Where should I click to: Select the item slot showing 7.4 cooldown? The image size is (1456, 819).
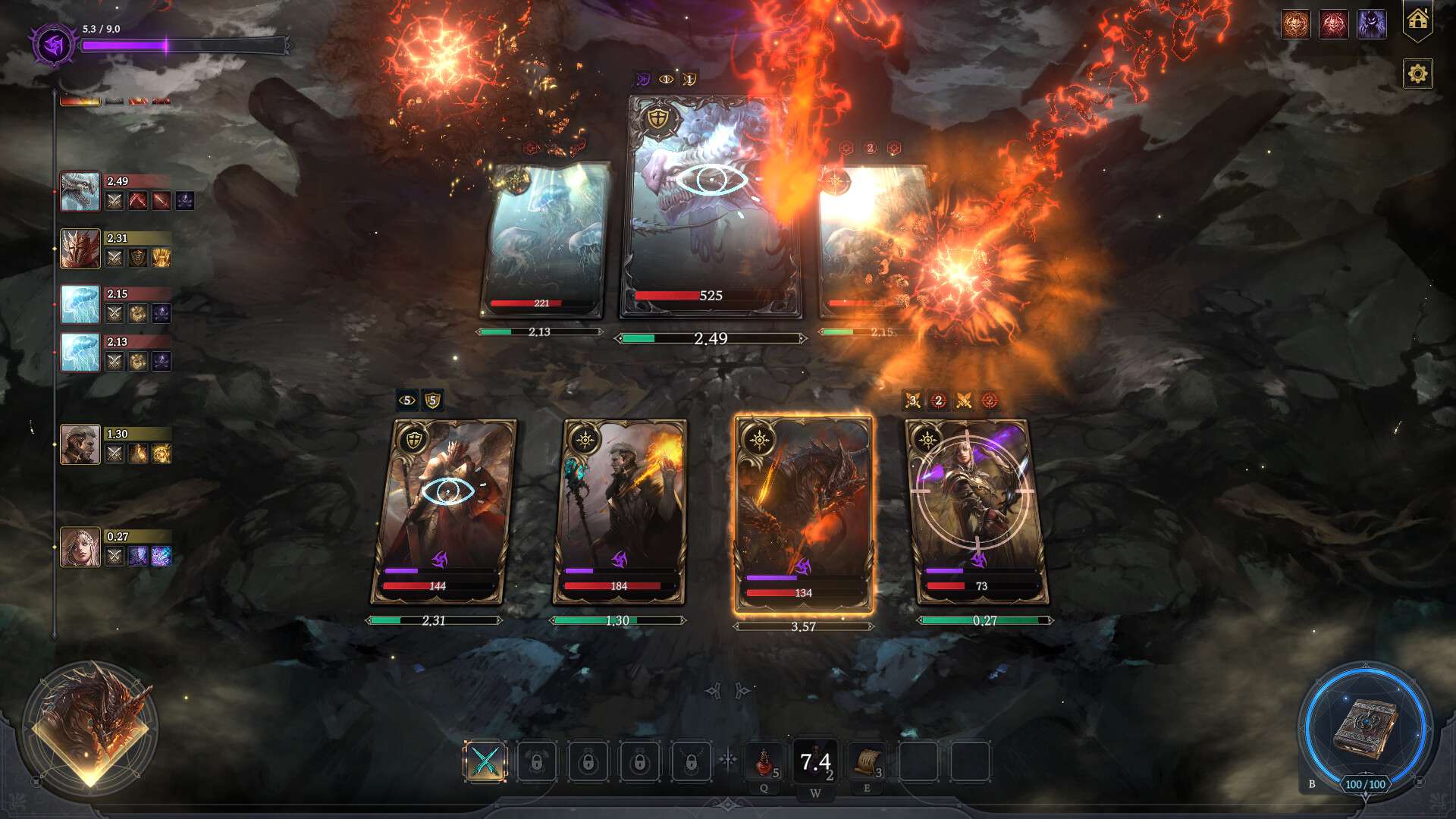tap(815, 761)
